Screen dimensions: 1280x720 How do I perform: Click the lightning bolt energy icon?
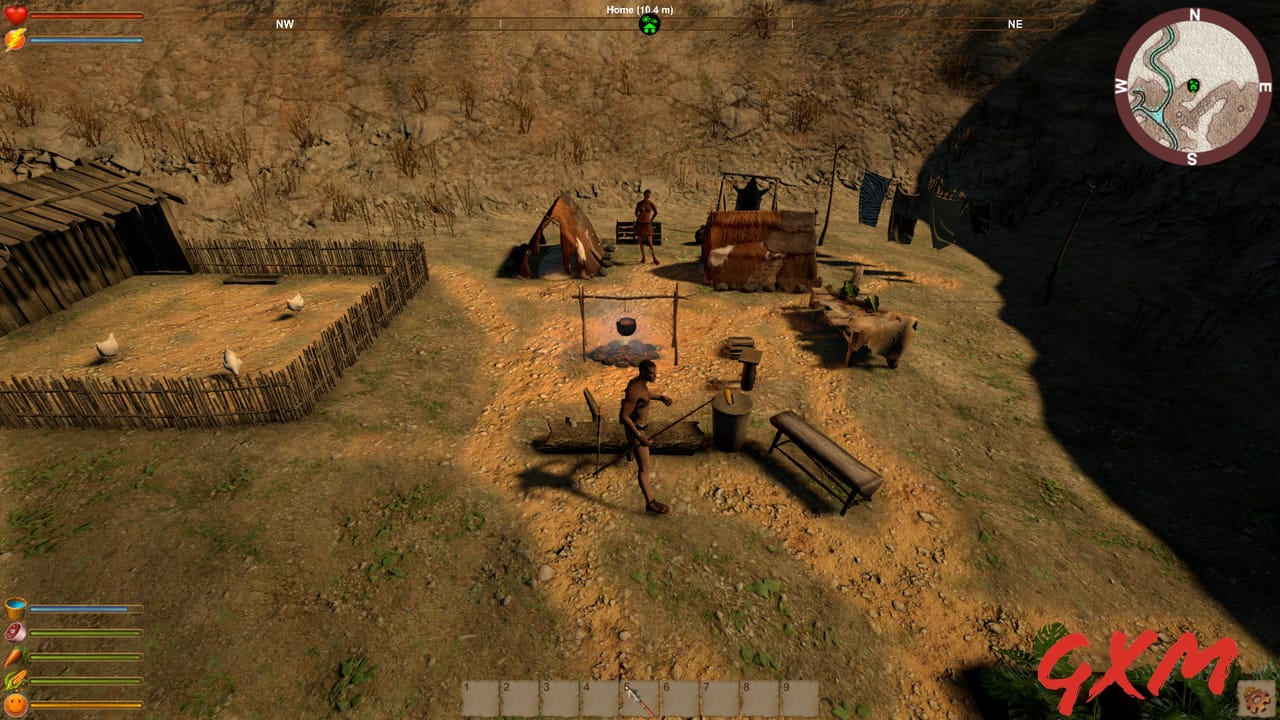[14, 36]
